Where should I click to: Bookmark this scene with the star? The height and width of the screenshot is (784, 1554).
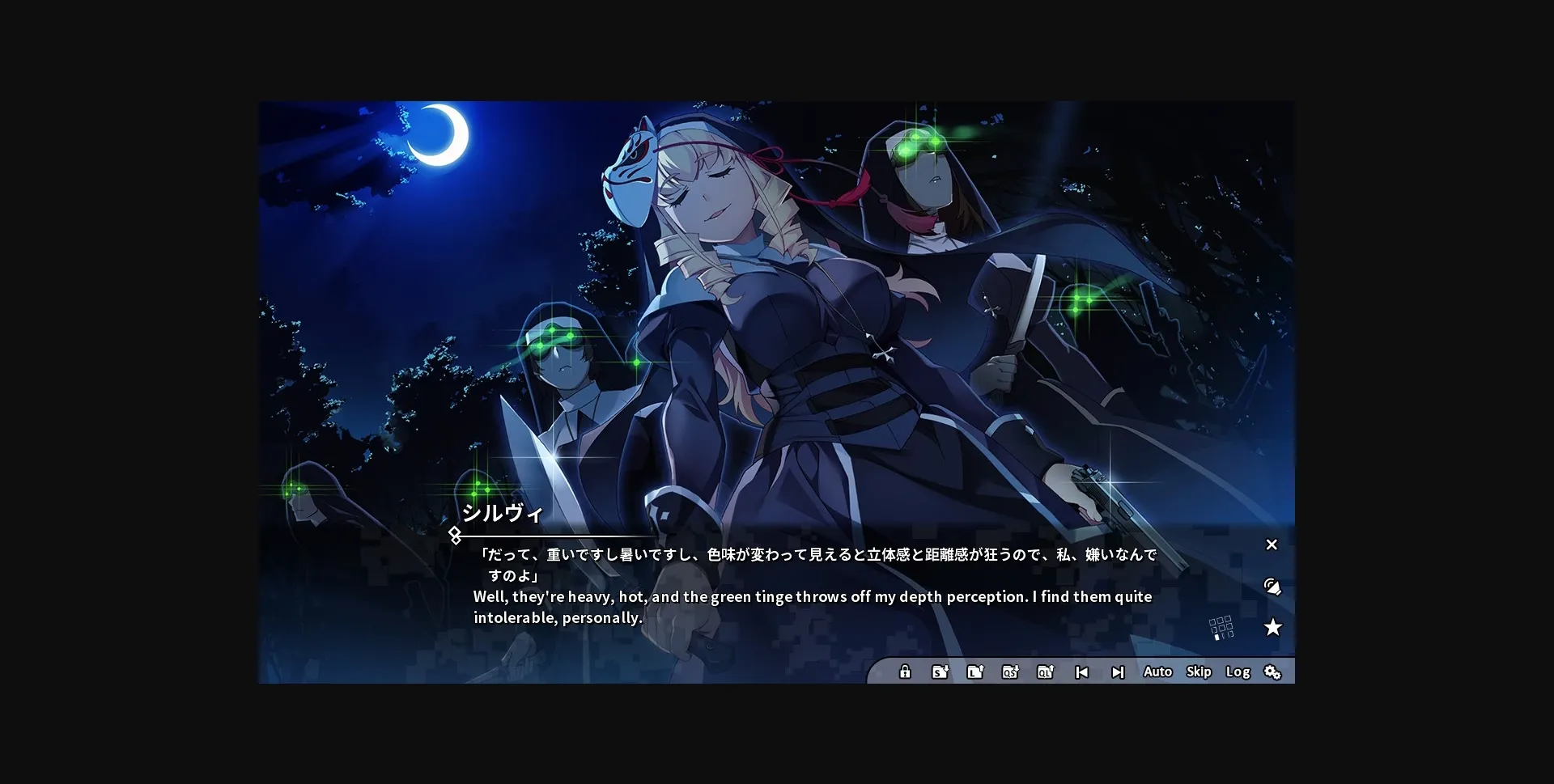click(x=1275, y=627)
